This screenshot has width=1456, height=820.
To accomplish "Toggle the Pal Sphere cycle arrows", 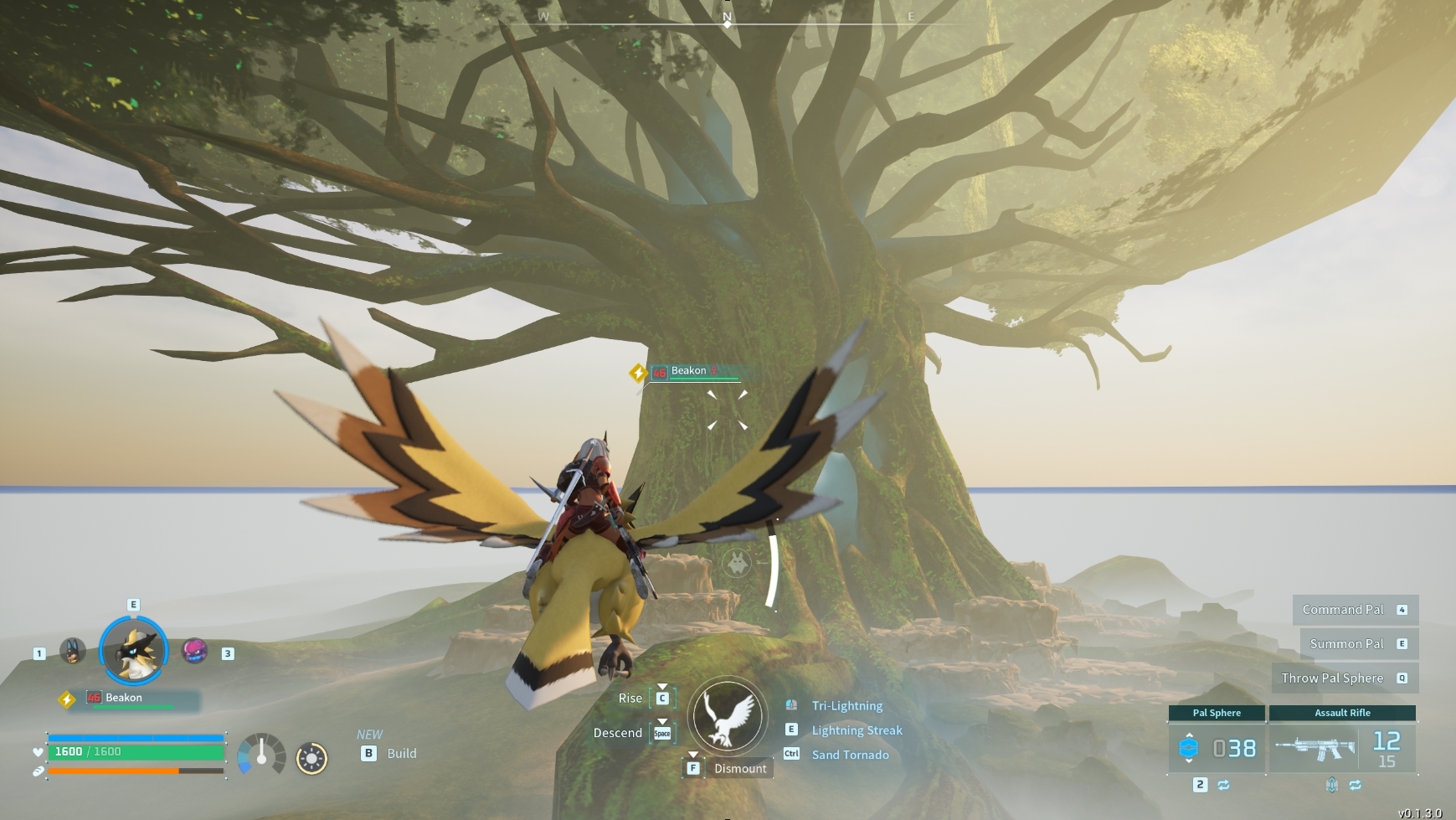I will (x=1222, y=785).
